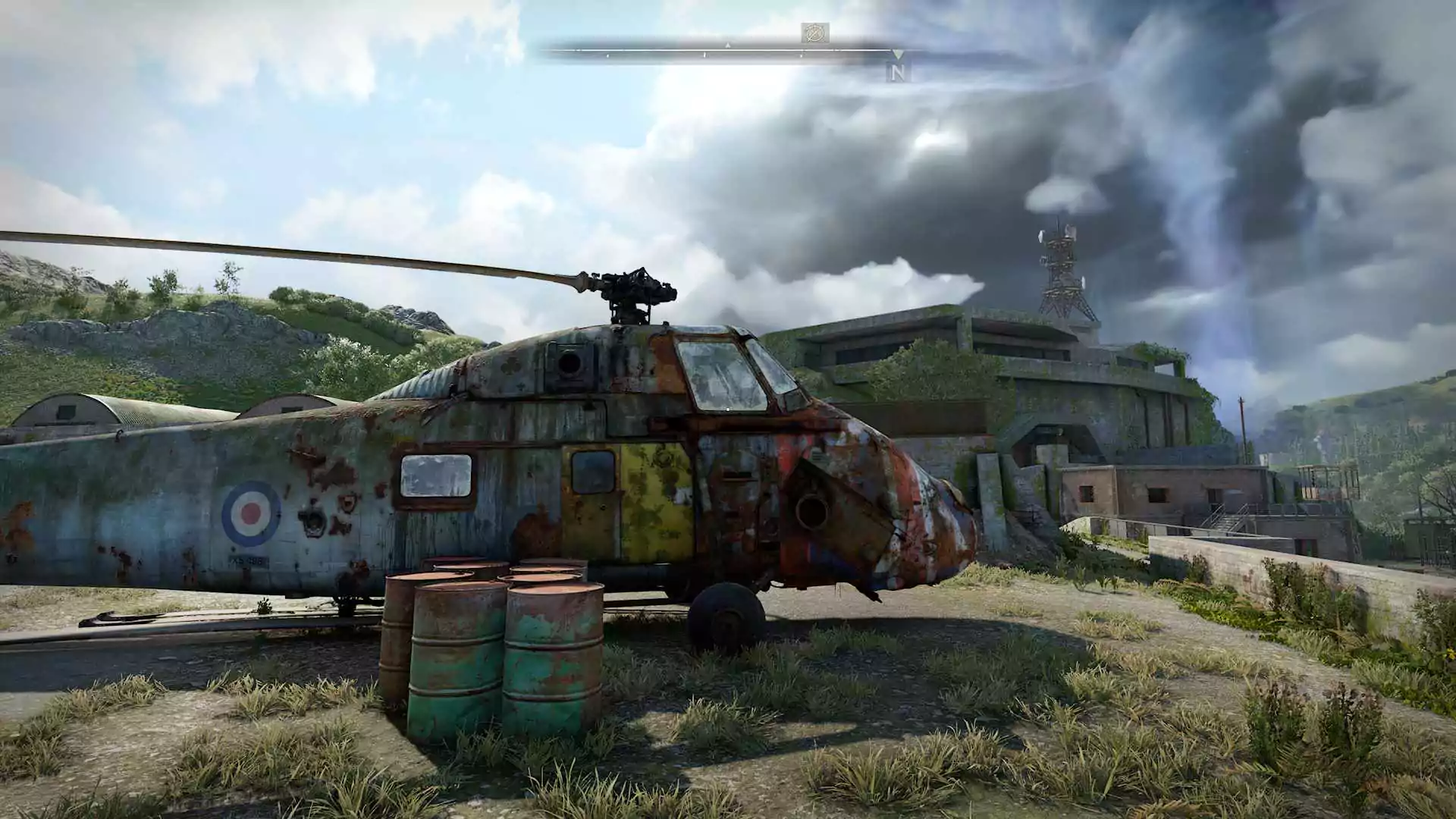1456x819 pixels.
Task: Click the objective marker icon on the compass
Action: tap(814, 33)
